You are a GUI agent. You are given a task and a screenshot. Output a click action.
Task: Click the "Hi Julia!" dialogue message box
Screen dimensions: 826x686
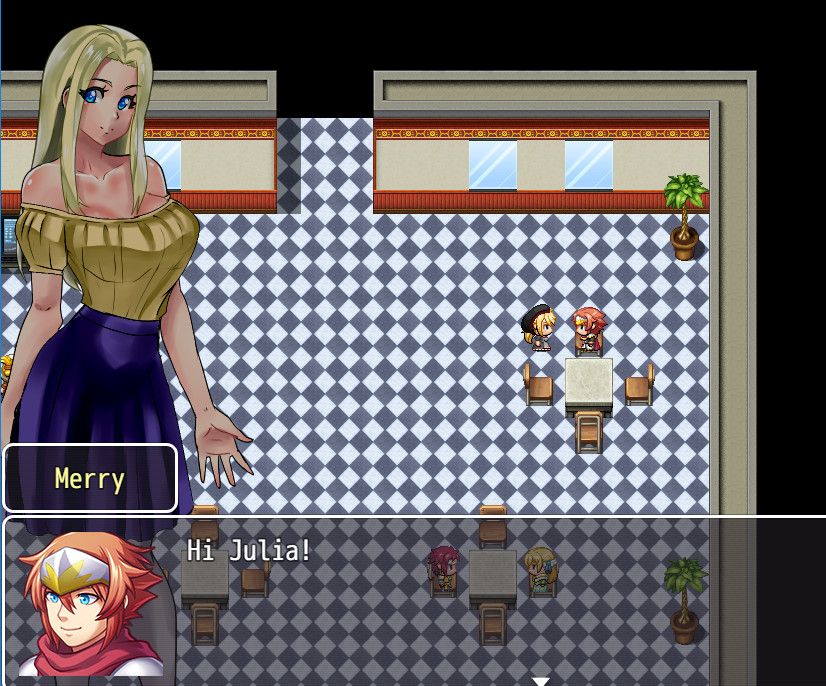(450, 600)
